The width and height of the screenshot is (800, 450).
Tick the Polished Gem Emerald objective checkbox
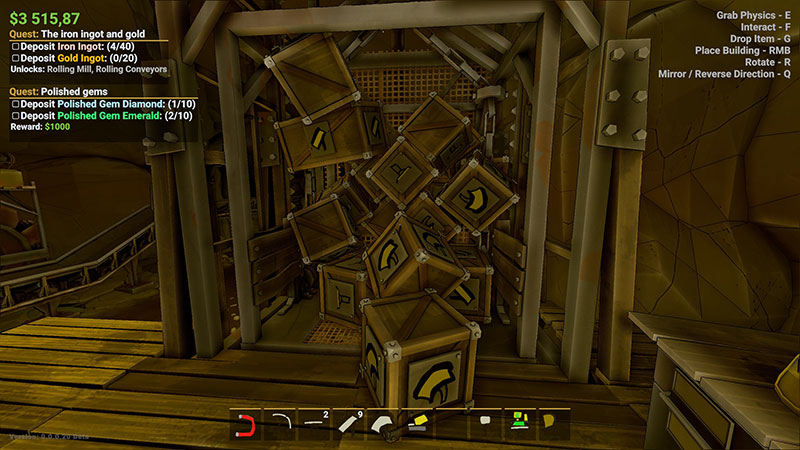[x=14, y=115]
